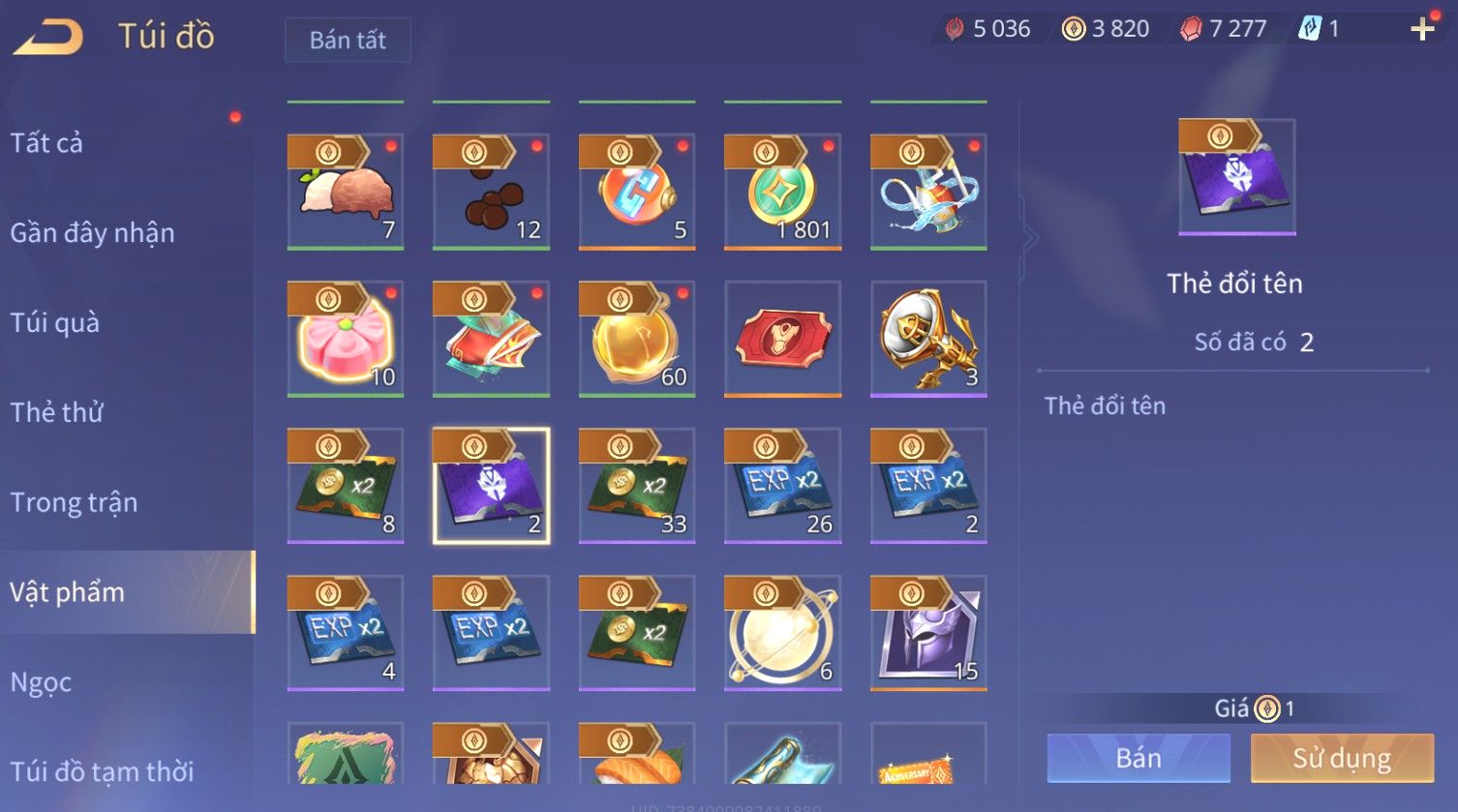Switch to the Tất cả tab
The width and height of the screenshot is (1458, 812).
coord(46,143)
